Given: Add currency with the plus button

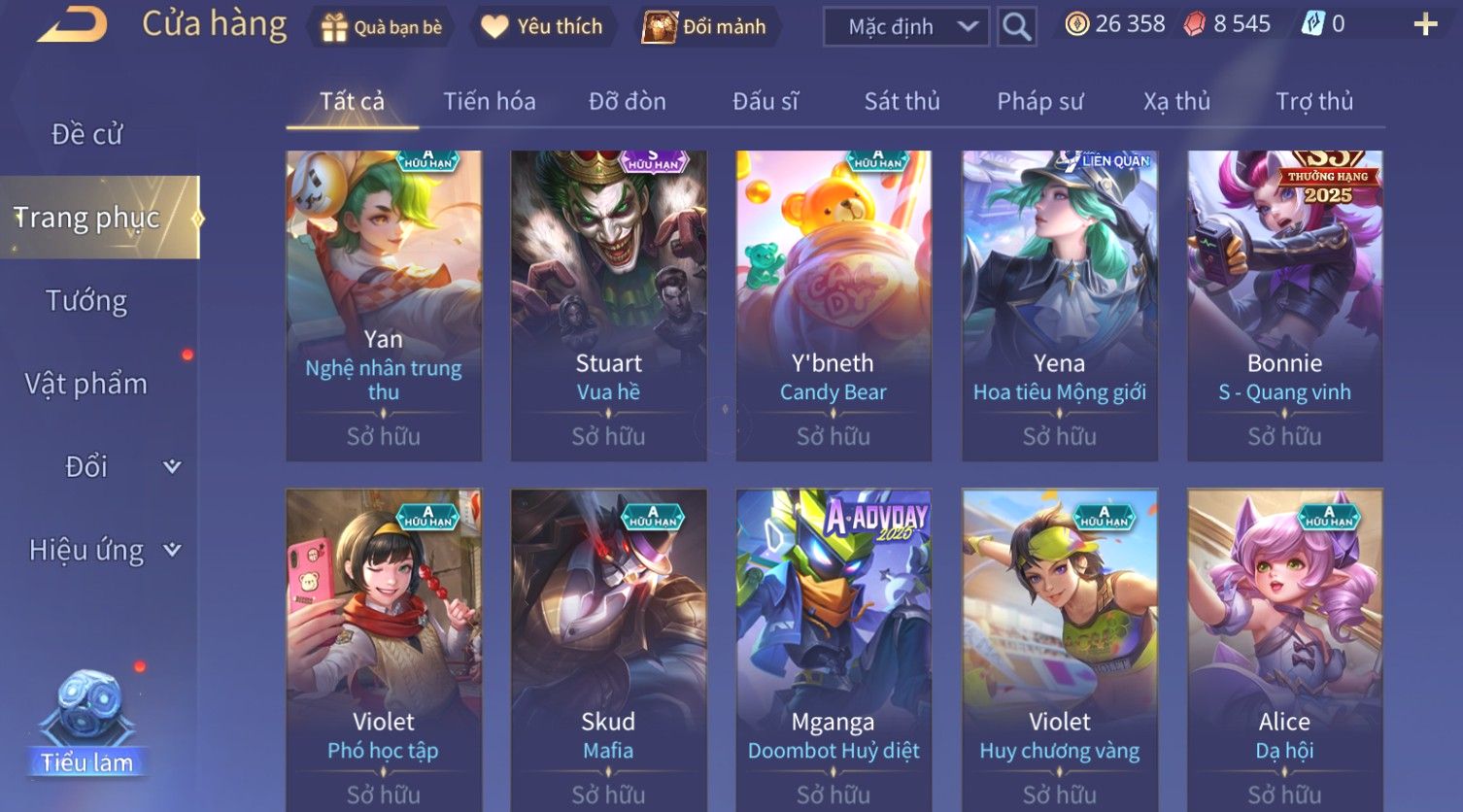Looking at the screenshot, I should coord(1425,24).
